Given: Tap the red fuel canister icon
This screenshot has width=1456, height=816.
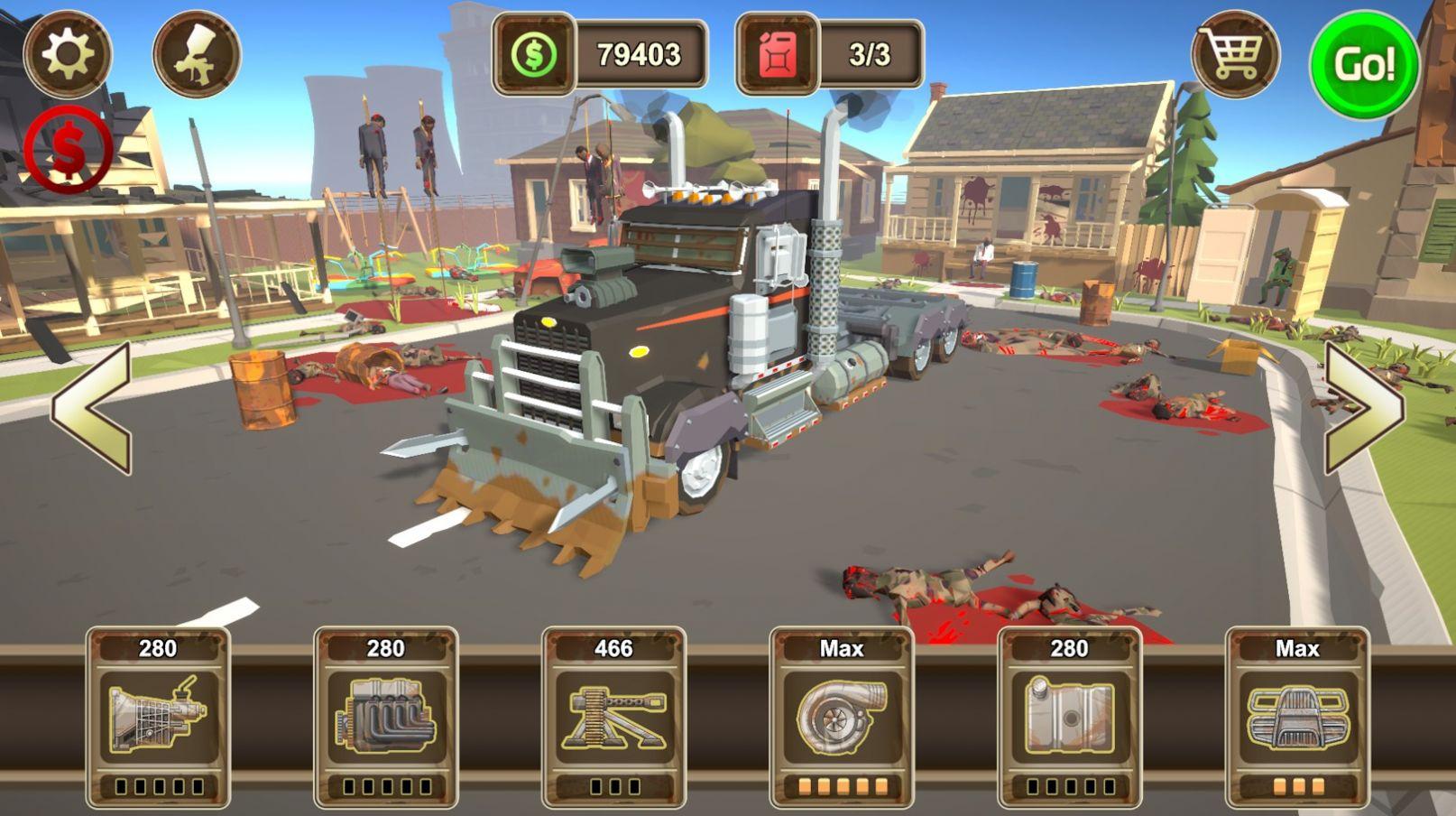Looking at the screenshot, I should [x=778, y=55].
